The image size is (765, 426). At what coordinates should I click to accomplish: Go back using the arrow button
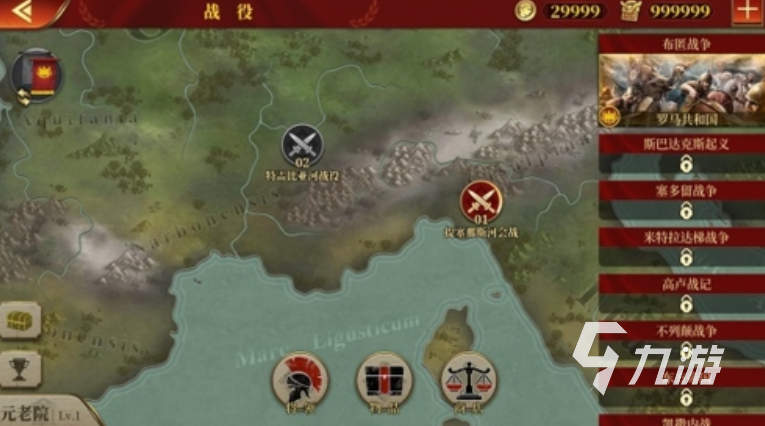(21, 12)
